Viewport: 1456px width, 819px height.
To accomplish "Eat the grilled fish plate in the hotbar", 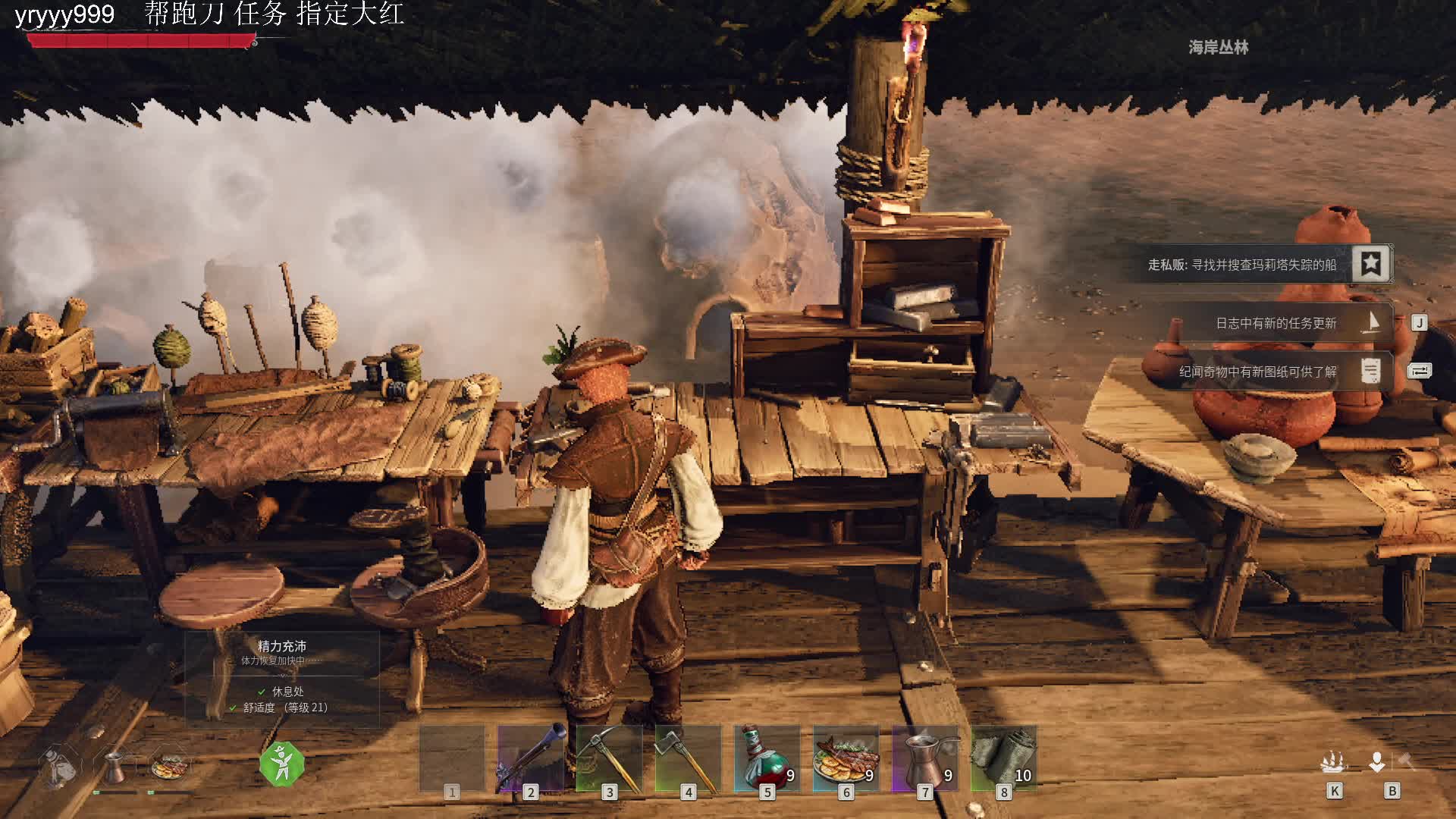I will click(846, 758).
